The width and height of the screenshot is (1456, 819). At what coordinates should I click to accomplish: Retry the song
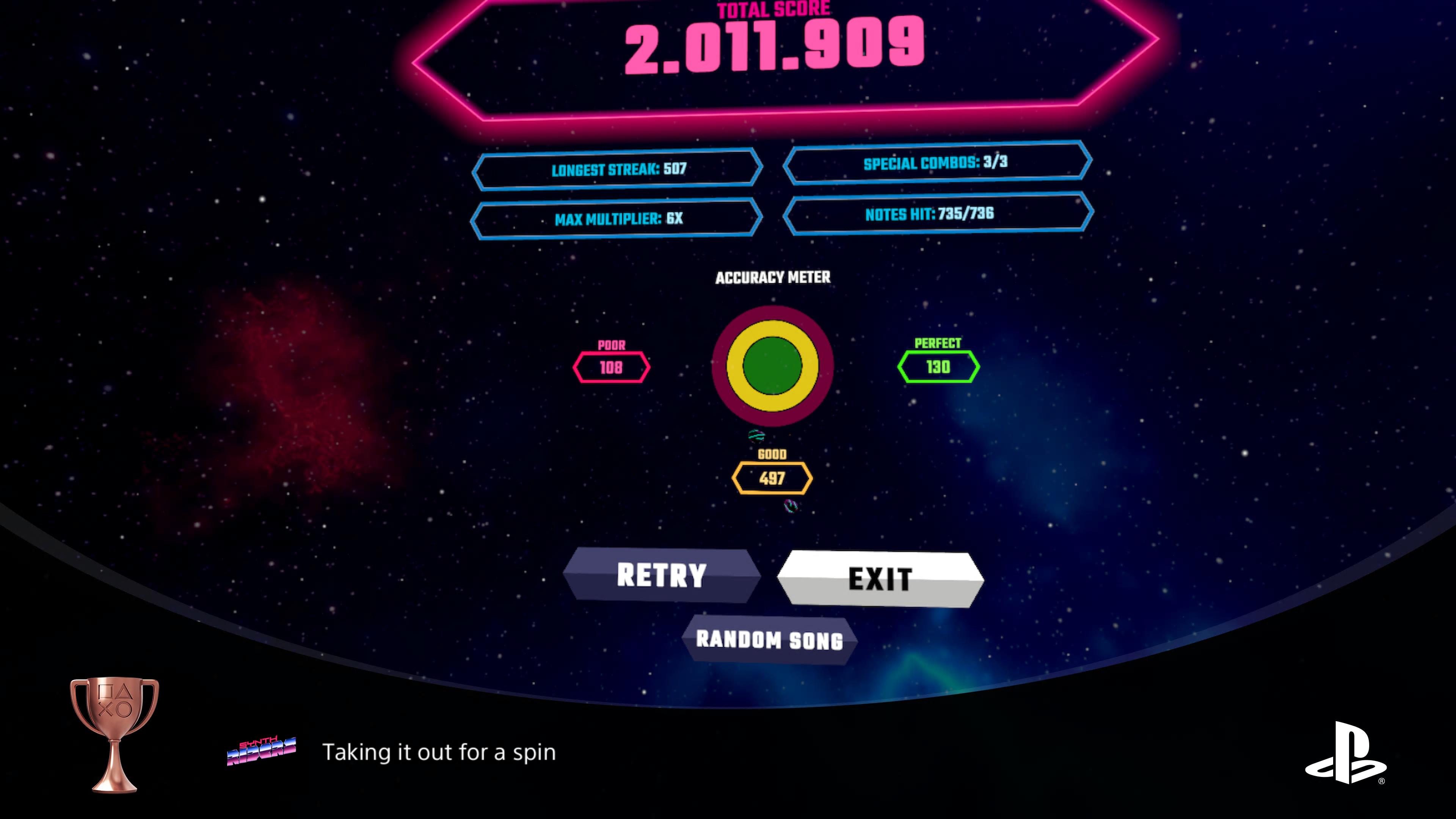coord(661,575)
